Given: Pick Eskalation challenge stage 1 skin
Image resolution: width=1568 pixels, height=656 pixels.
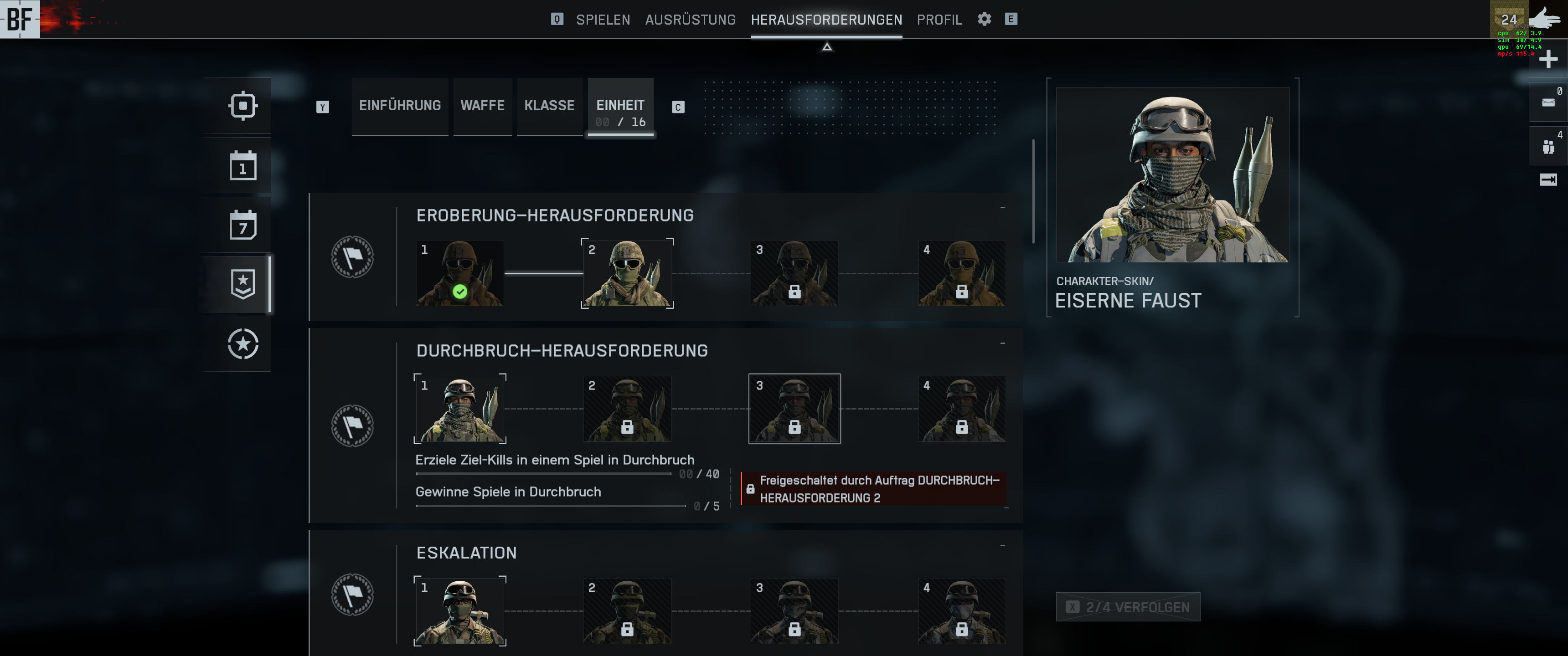Looking at the screenshot, I should click(459, 610).
